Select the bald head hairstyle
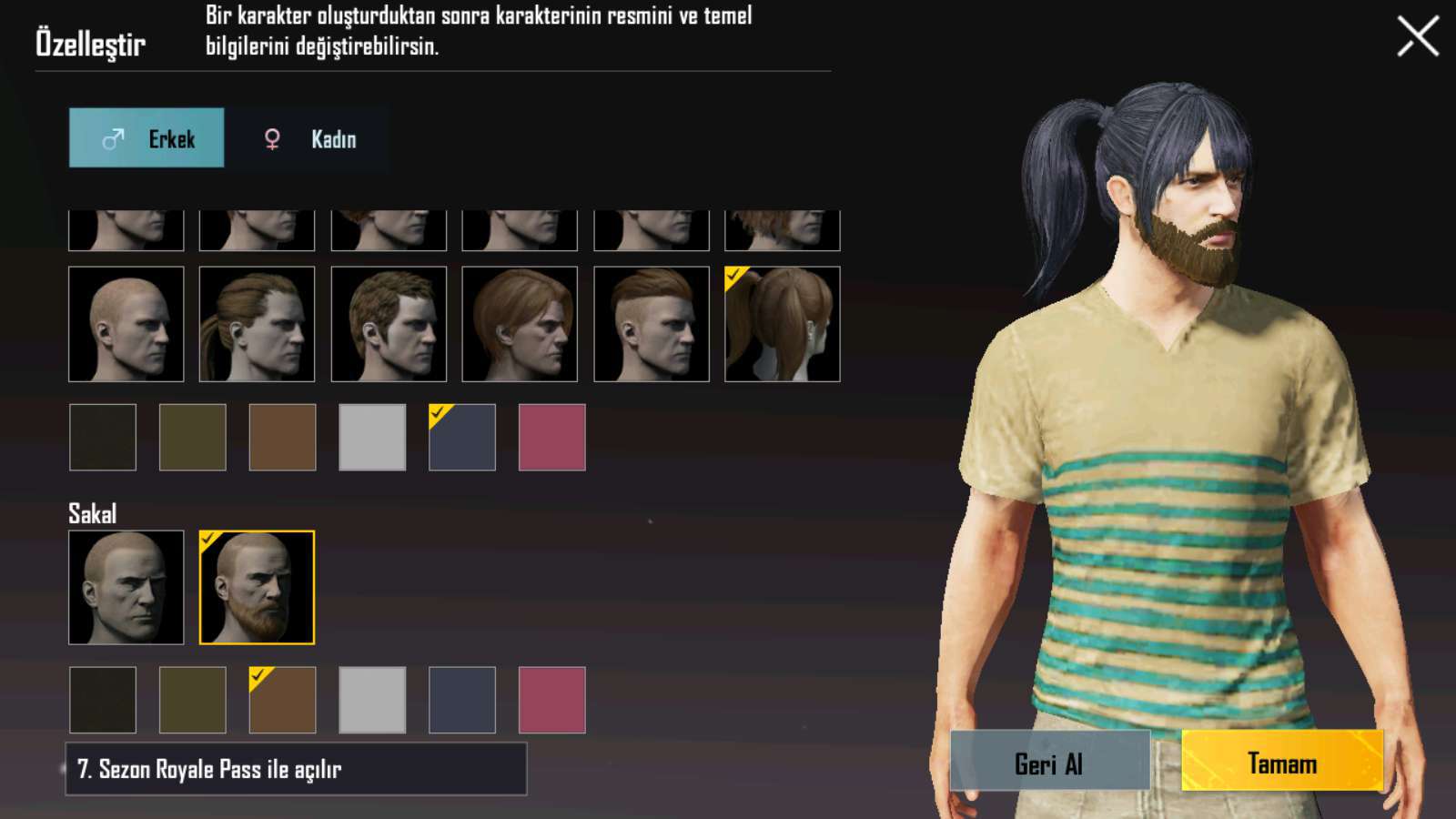The width and height of the screenshot is (1456, 819). click(126, 324)
